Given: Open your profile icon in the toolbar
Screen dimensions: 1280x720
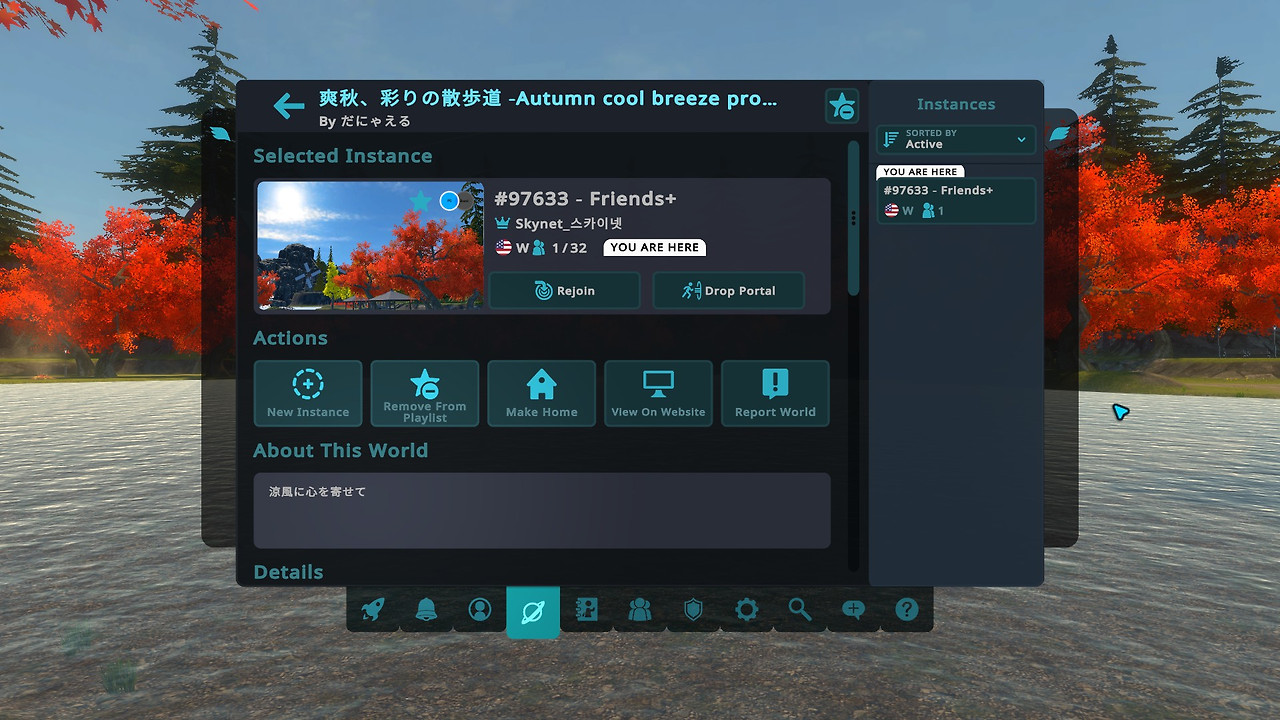Looking at the screenshot, I should tap(479, 609).
